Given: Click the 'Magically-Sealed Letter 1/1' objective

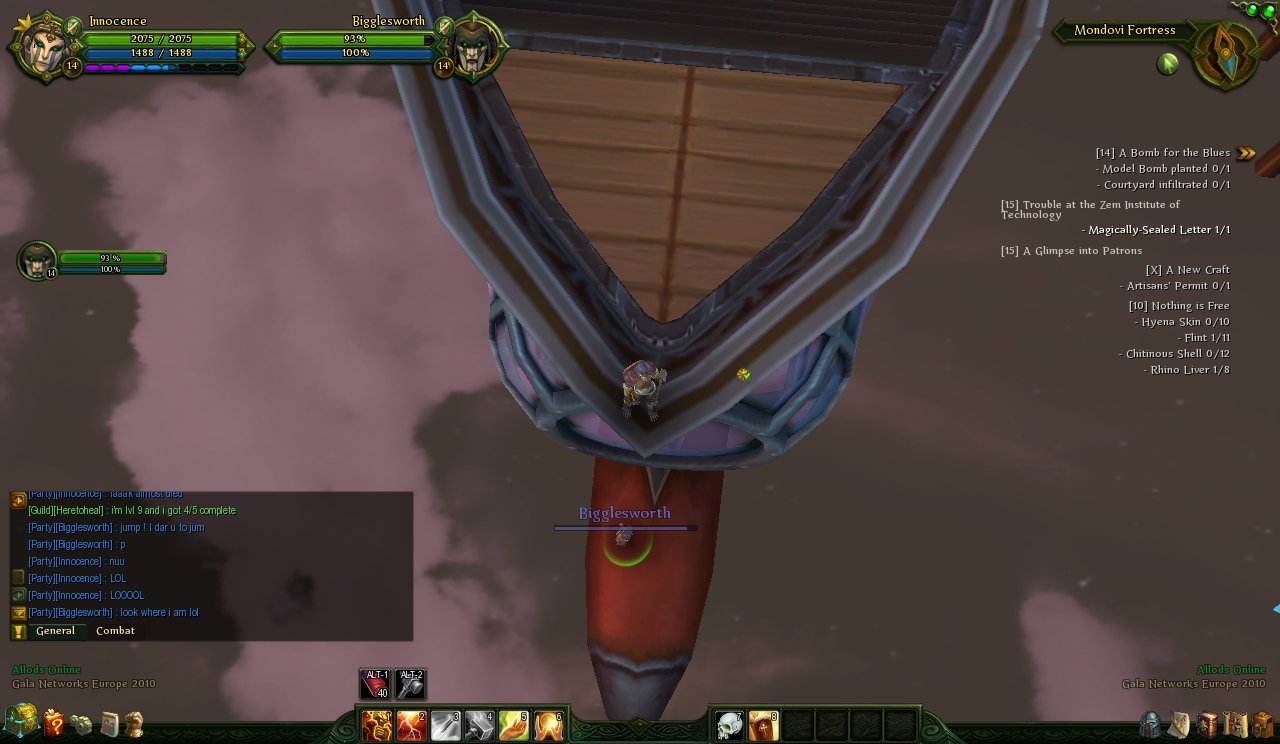Looking at the screenshot, I should 1155,229.
